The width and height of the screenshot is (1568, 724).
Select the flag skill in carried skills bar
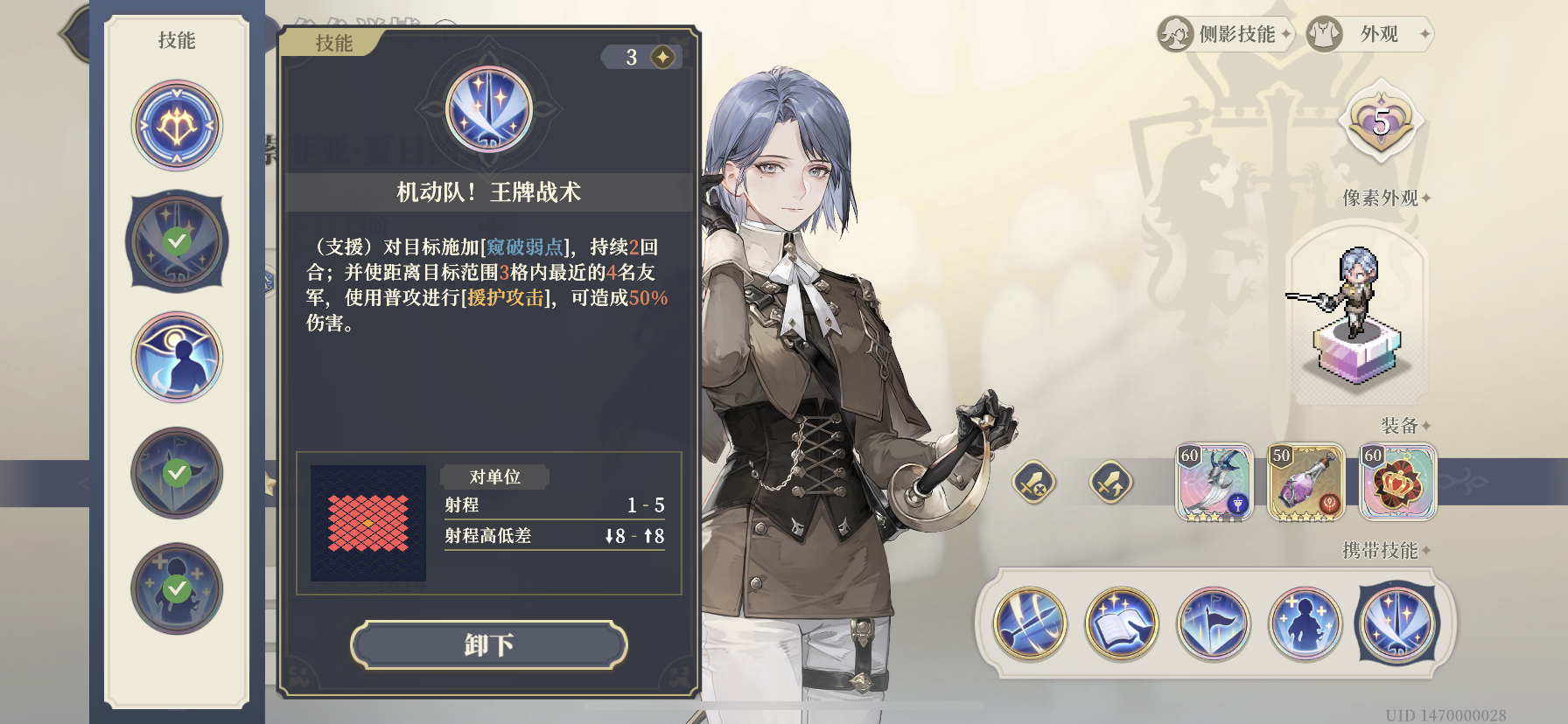[1210, 624]
